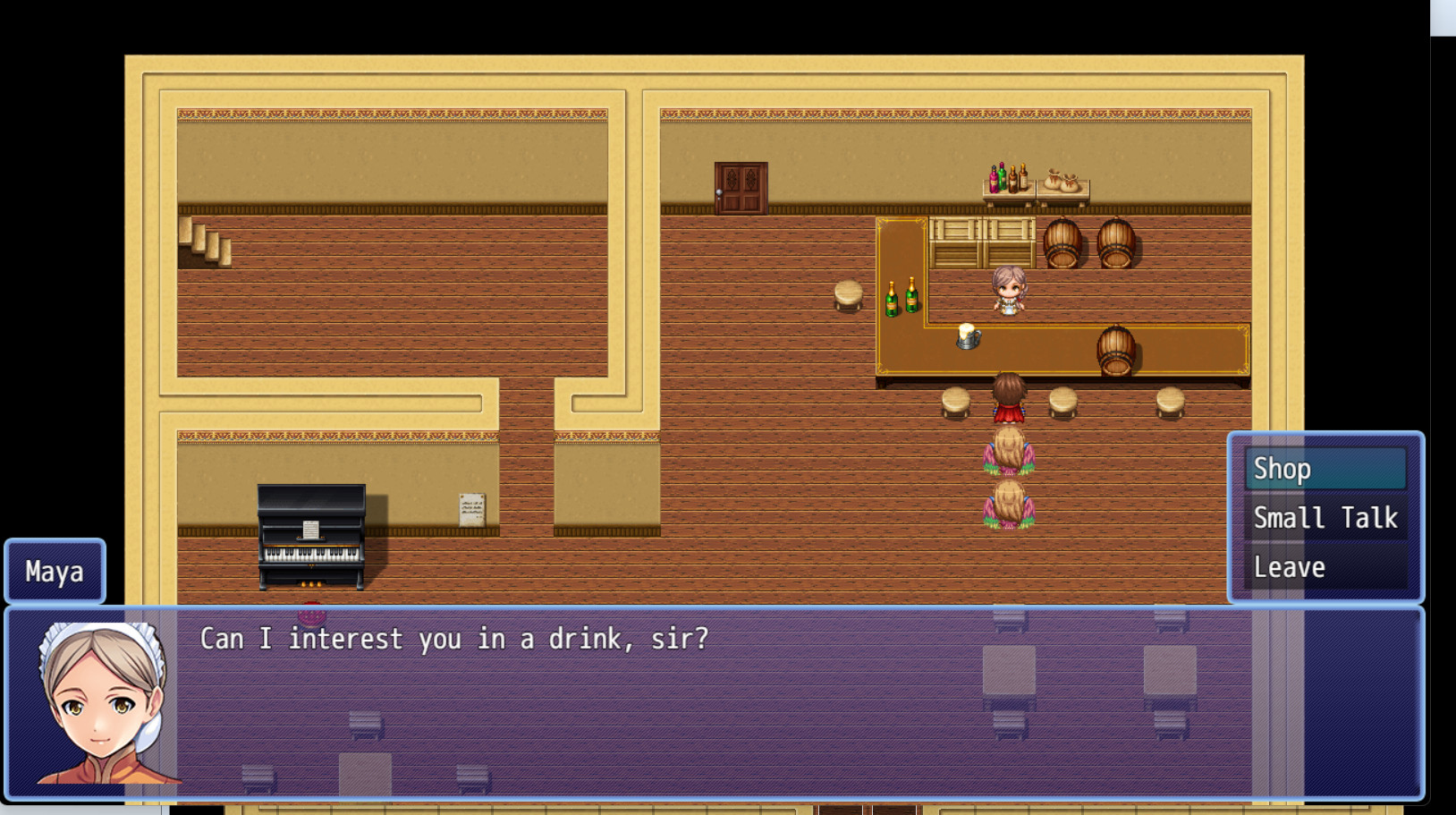Viewport: 1456px width, 815px height.
Task: Click the staircase in the upper-left room
Action: [206, 242]
